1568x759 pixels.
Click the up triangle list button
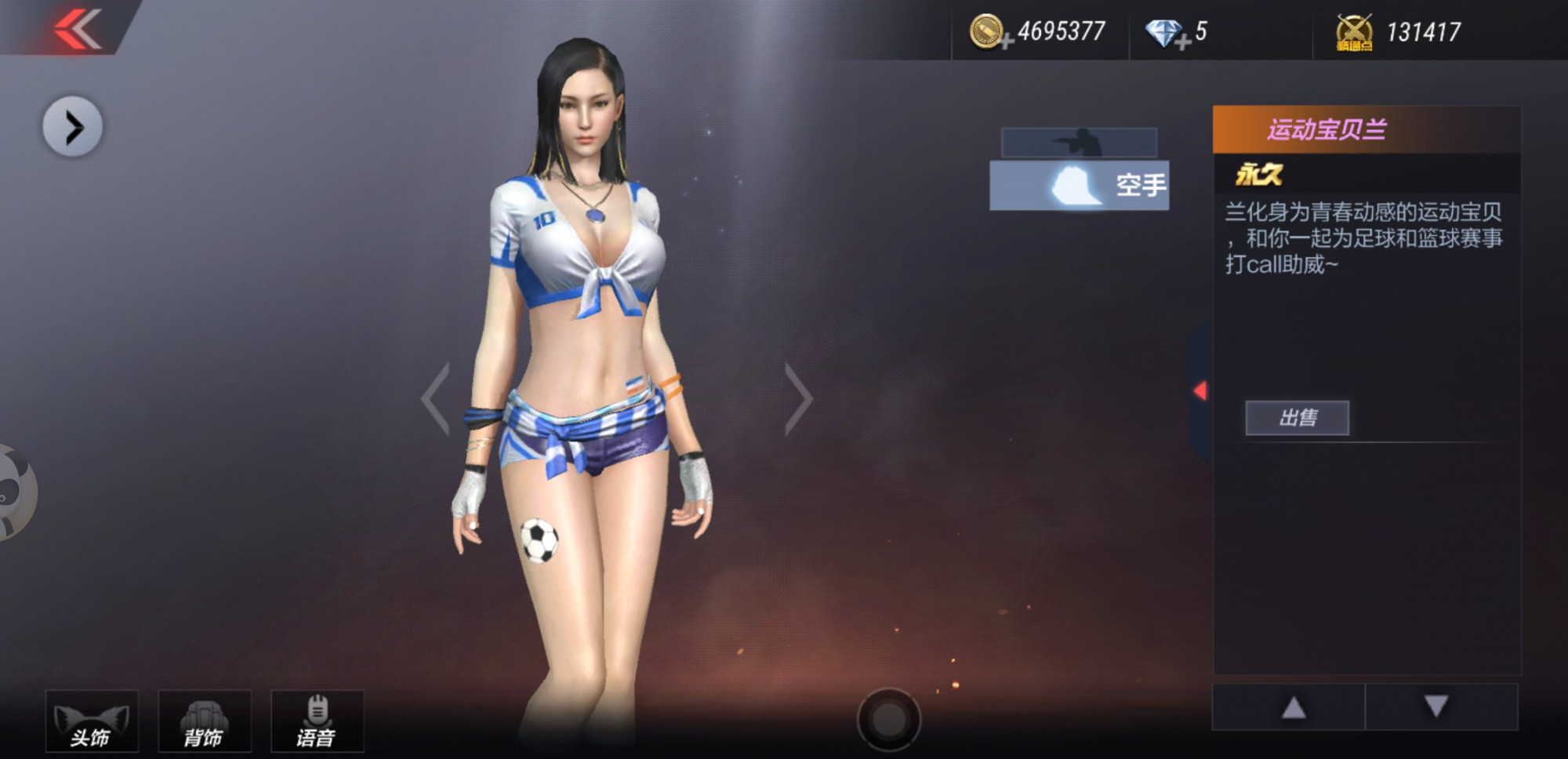click(x=1293, y=707)
